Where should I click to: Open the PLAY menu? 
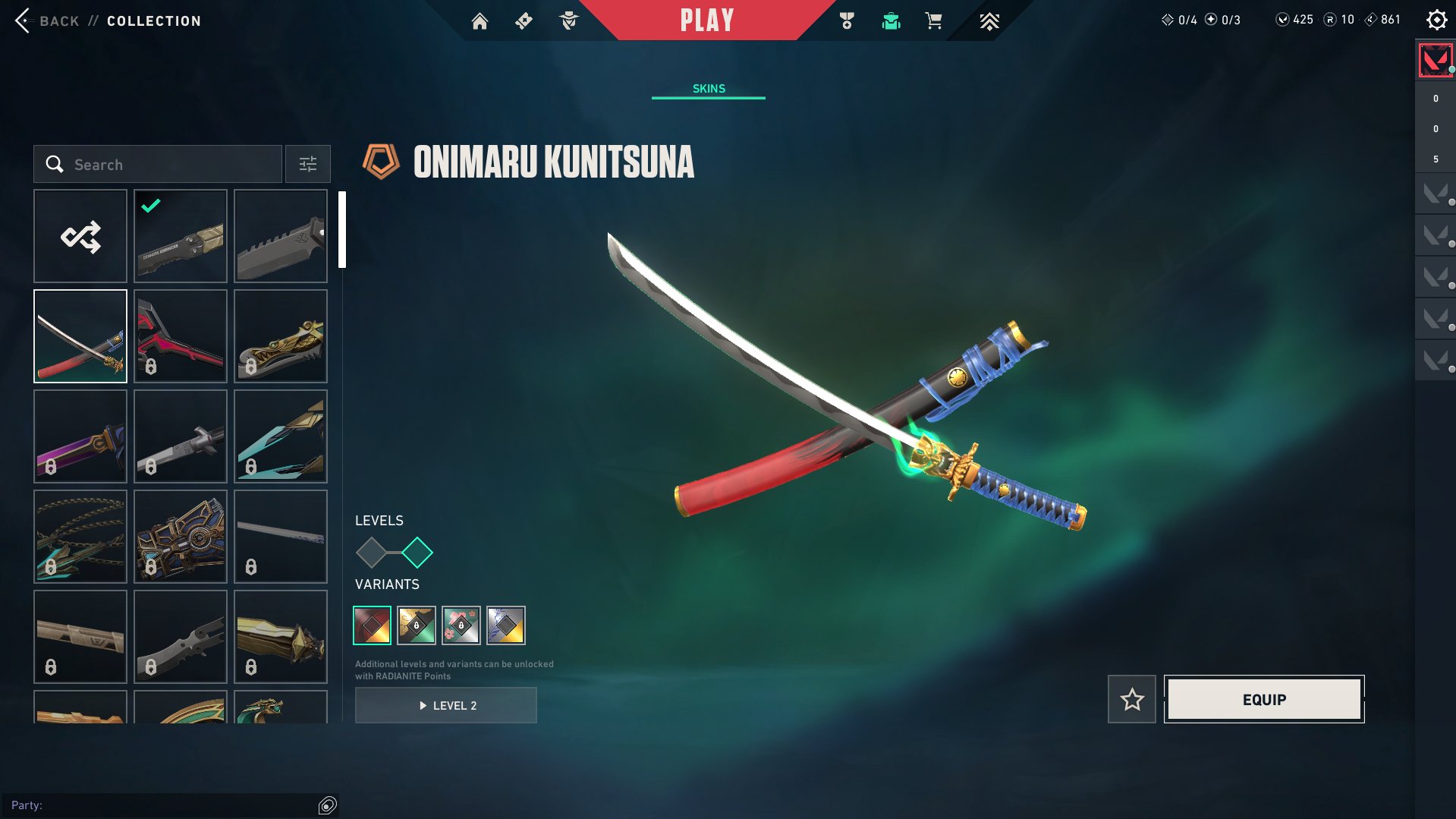[708, 20]
